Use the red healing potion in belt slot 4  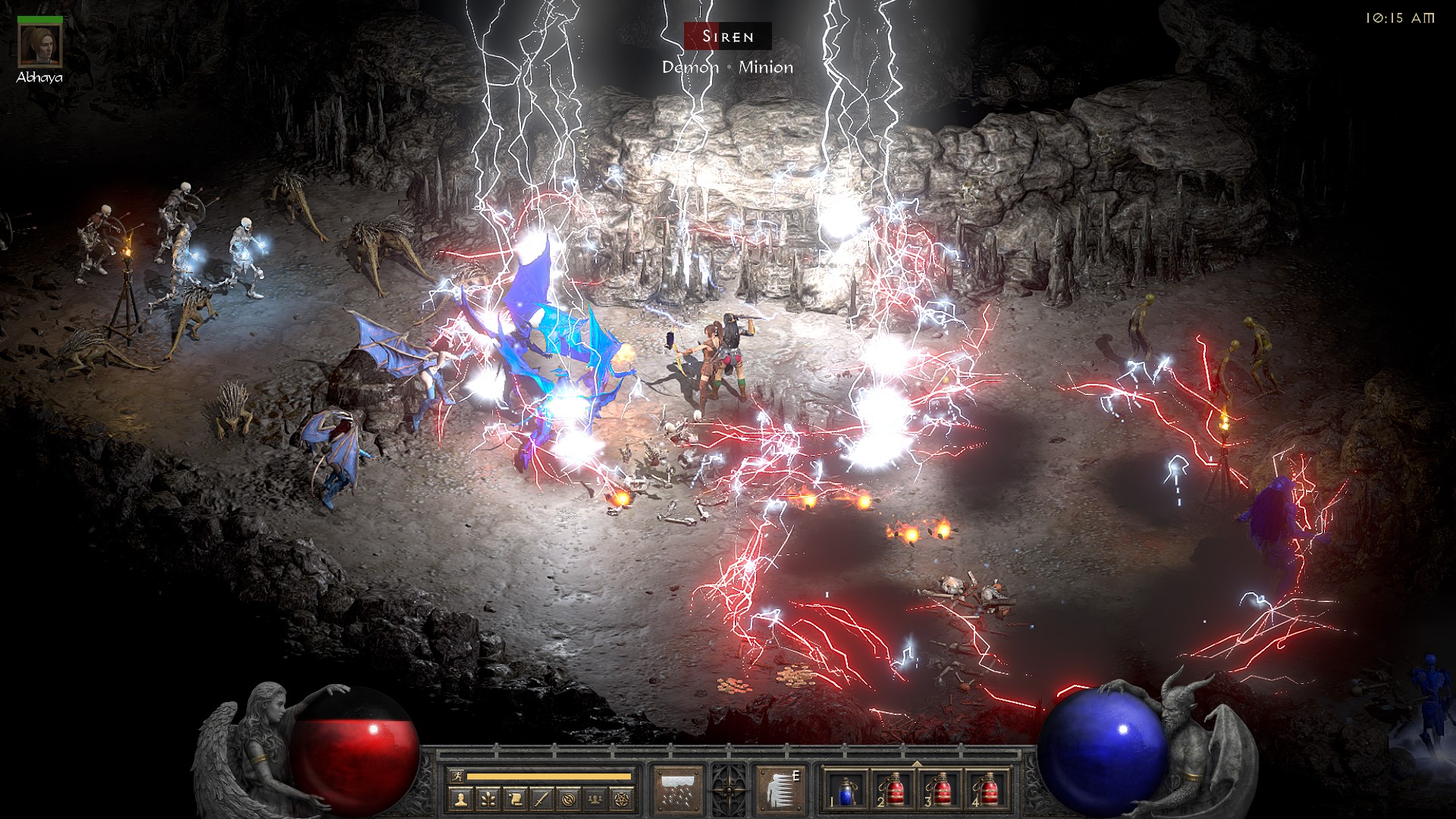tap(987, 789)
